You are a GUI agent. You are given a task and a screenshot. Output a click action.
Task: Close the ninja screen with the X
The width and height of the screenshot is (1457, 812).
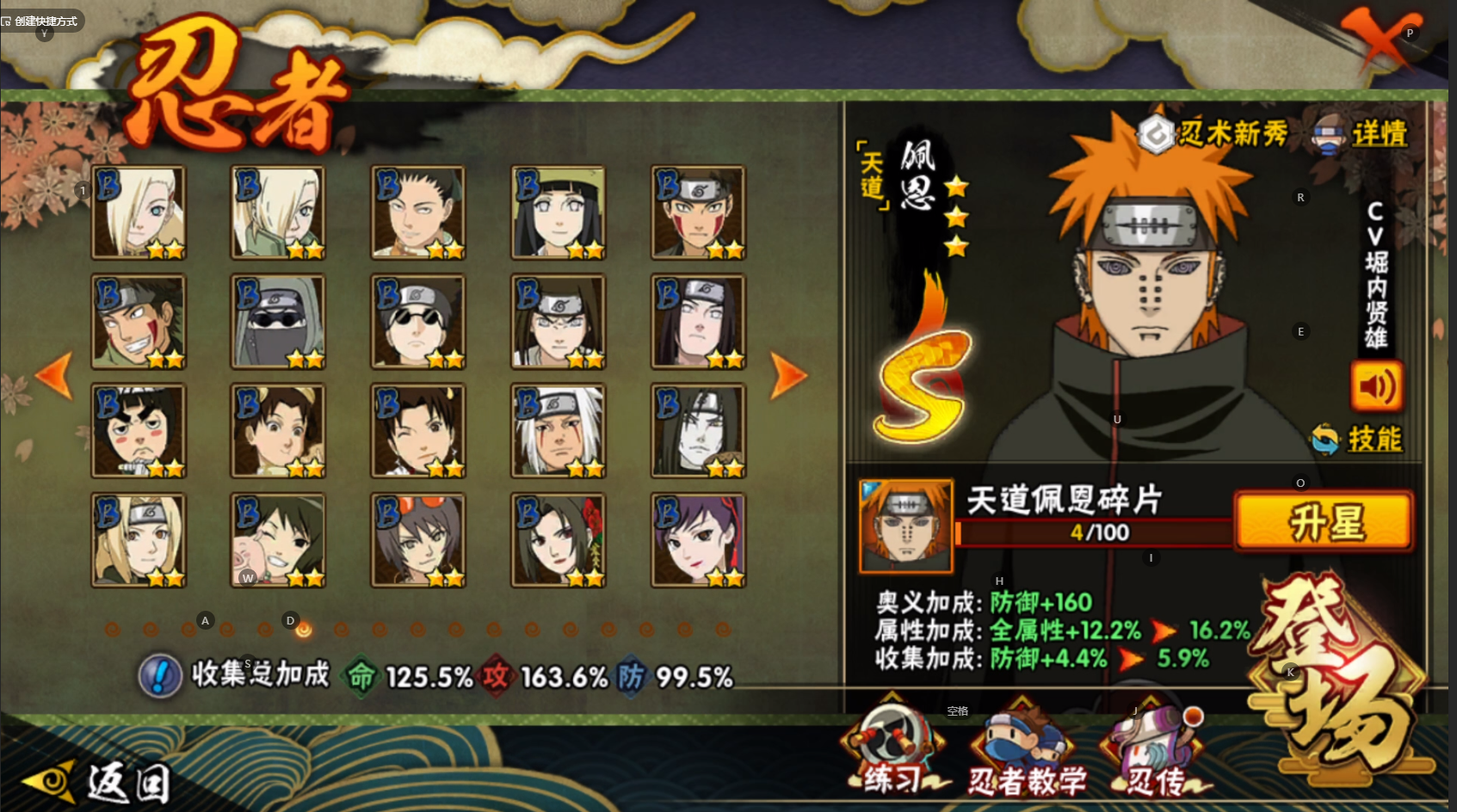point(1379,39)
